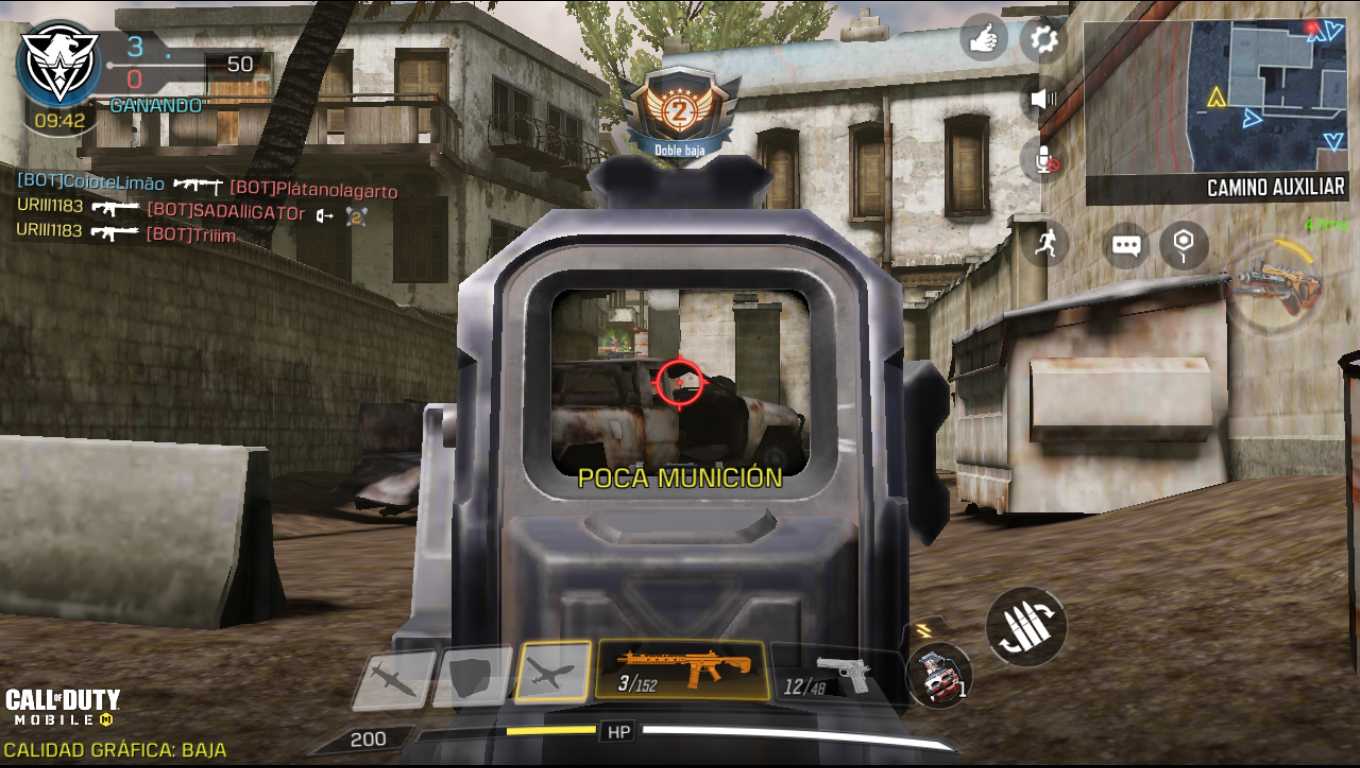The height and width of the screenshot is (768, 1360).
Task: Activate the highlighted airplane scorestreak
Action: point(552,672)
